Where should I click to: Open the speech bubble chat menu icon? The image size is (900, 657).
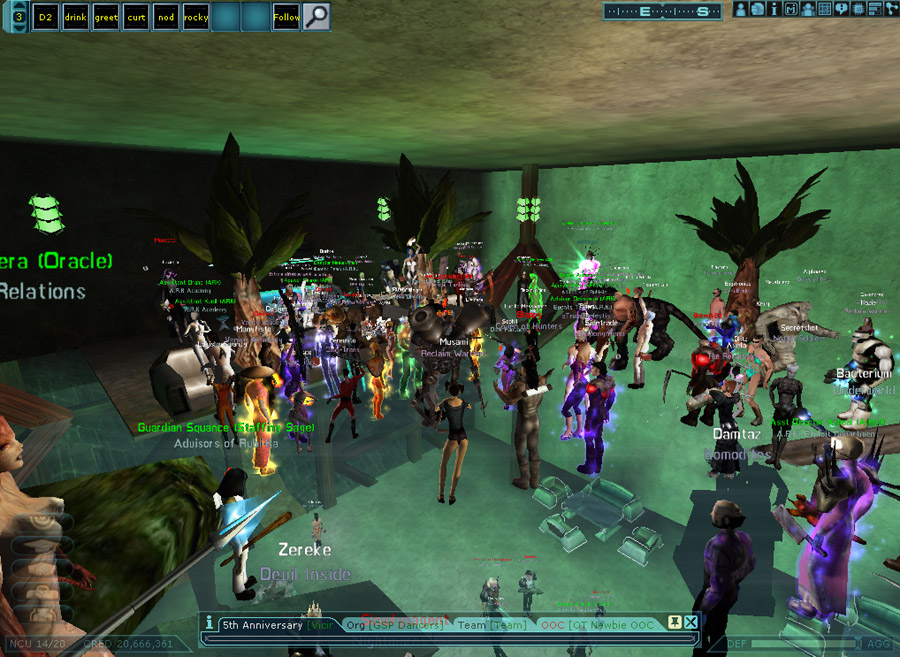point(841,9)
